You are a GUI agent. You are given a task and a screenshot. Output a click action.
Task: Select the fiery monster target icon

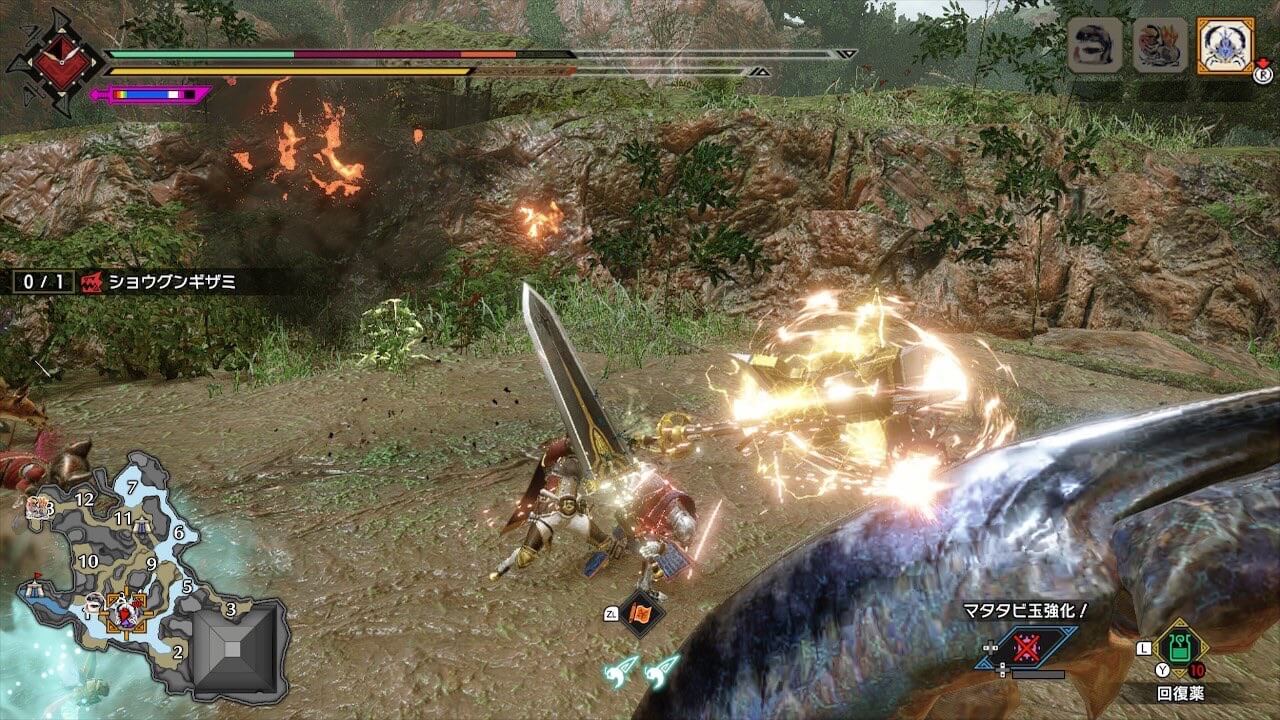1159,46
